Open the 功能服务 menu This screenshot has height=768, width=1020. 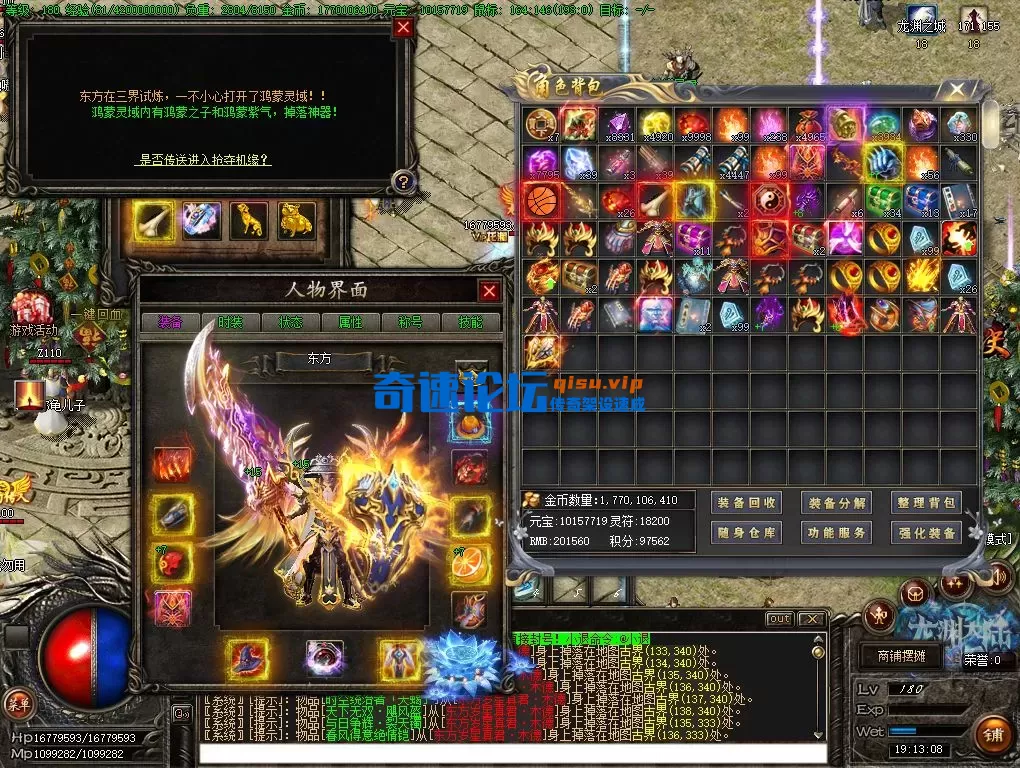[x=837, y=533]
